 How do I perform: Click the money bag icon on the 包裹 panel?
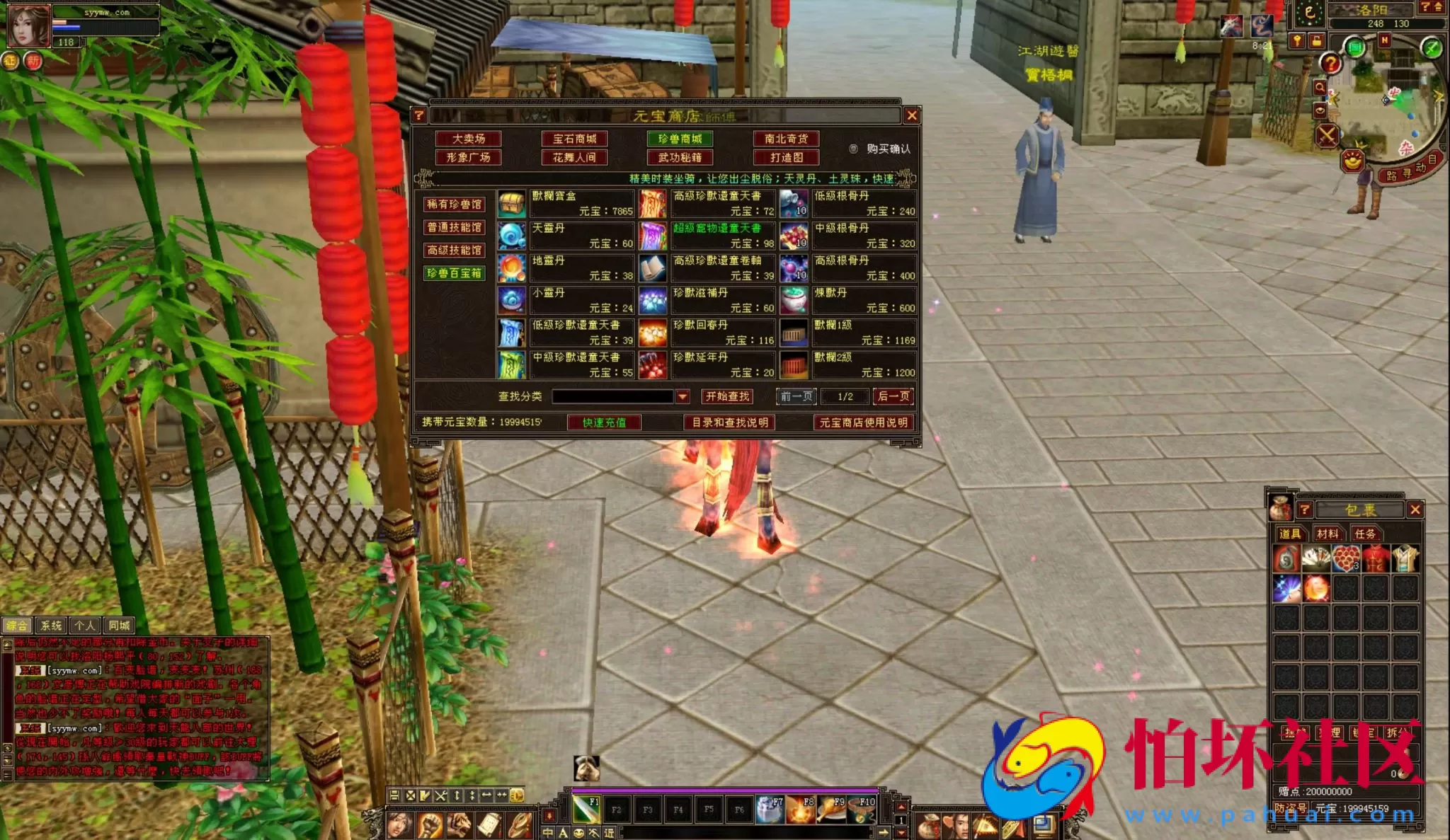[1280, 507]
